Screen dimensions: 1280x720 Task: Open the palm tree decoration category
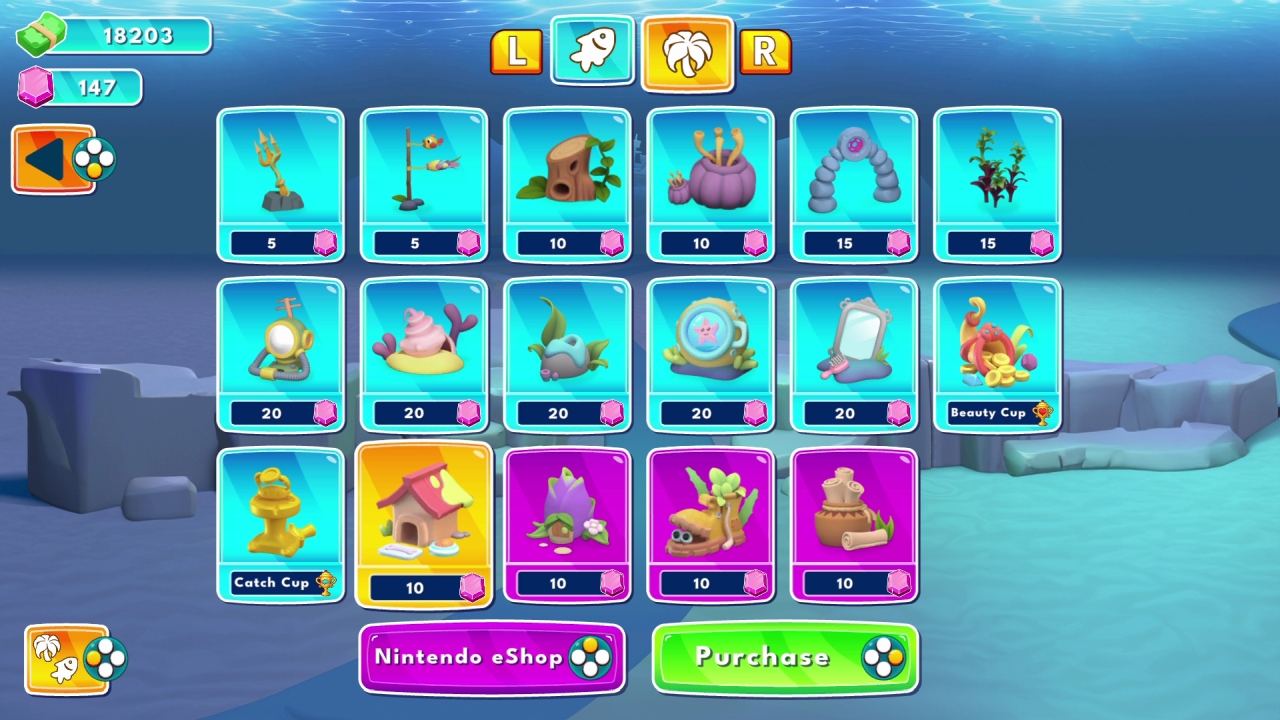pyautogui.click(x=686, y=52)
